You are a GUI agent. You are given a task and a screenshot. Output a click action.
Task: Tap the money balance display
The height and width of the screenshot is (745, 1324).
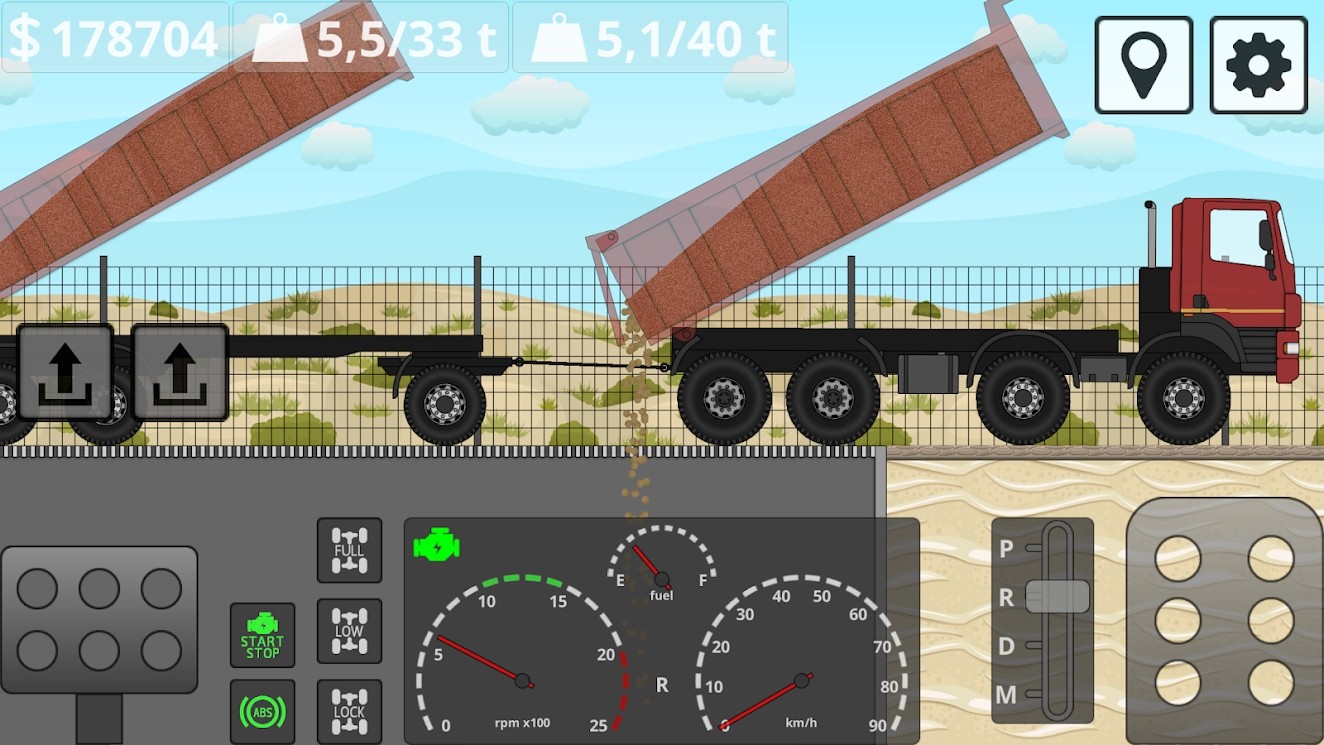113,40
